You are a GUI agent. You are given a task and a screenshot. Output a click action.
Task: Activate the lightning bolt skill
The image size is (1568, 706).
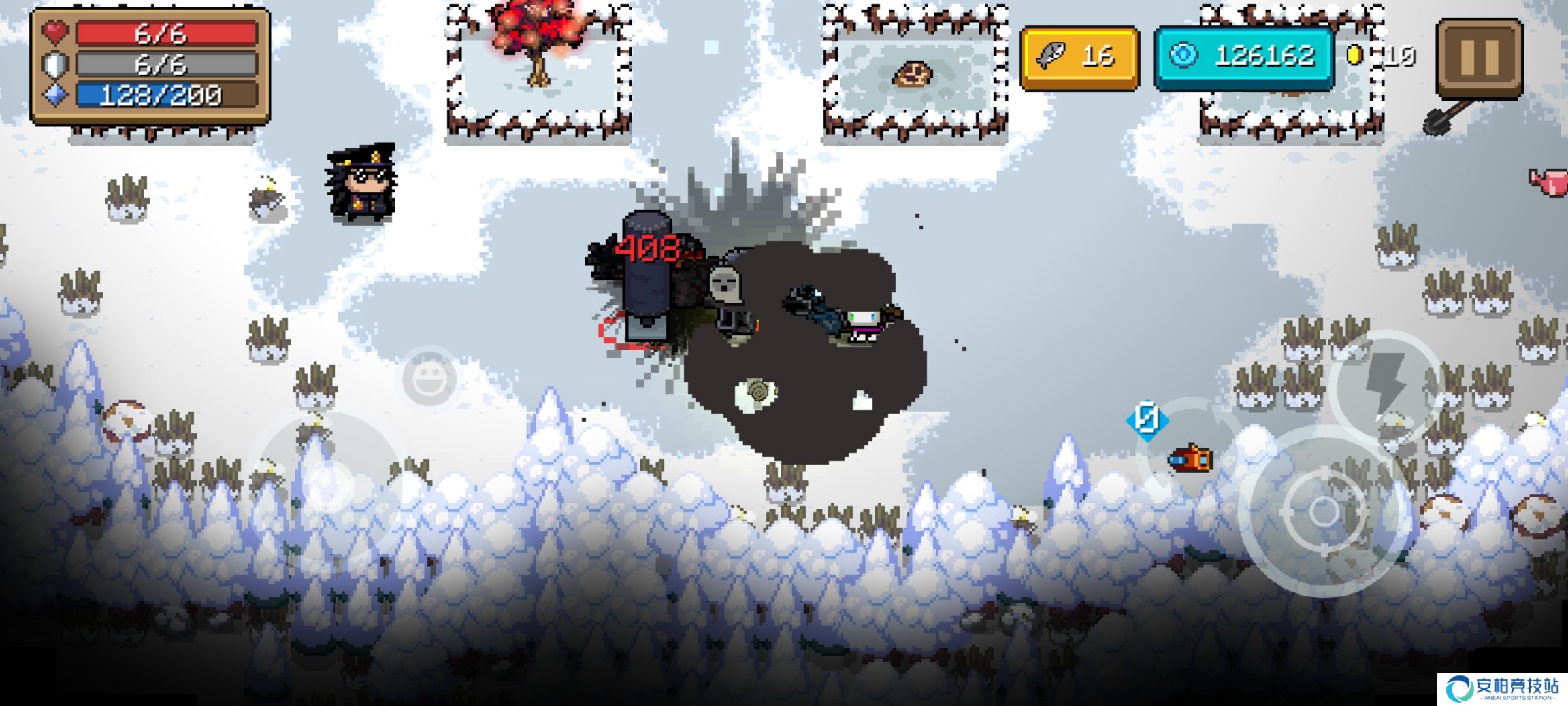[1385, 384]
